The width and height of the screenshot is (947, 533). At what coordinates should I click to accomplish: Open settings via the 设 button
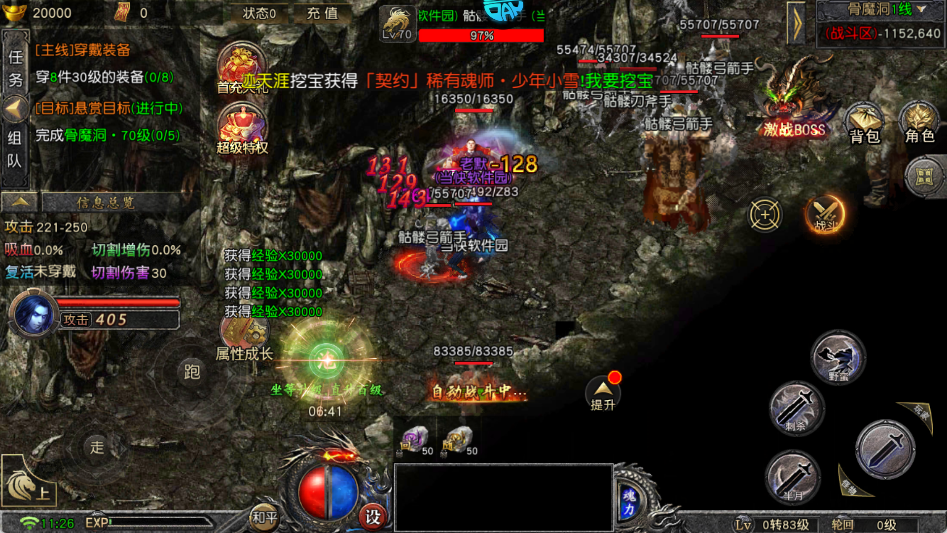[x=373, y=517]
